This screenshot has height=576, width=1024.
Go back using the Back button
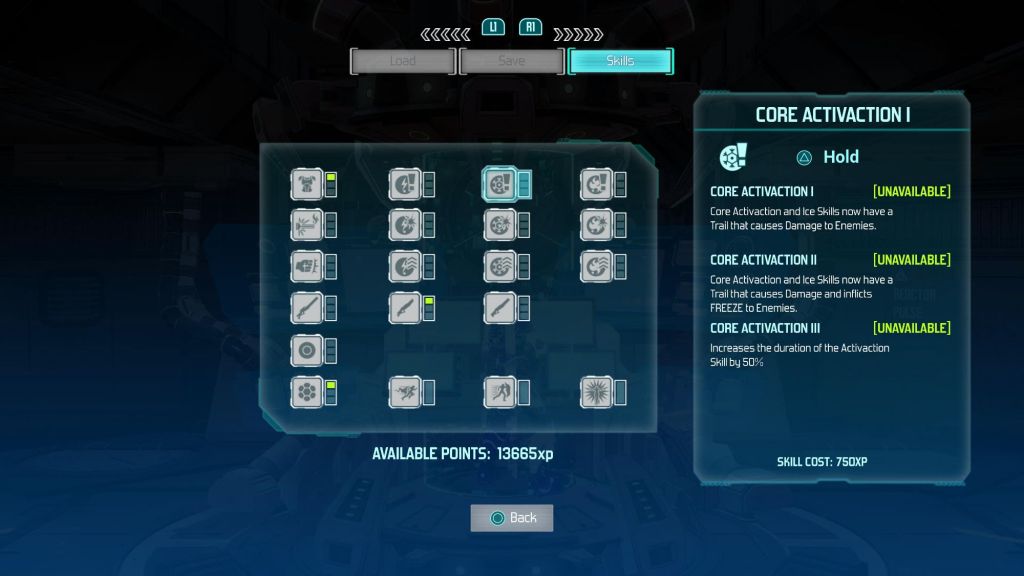point(512,517)
